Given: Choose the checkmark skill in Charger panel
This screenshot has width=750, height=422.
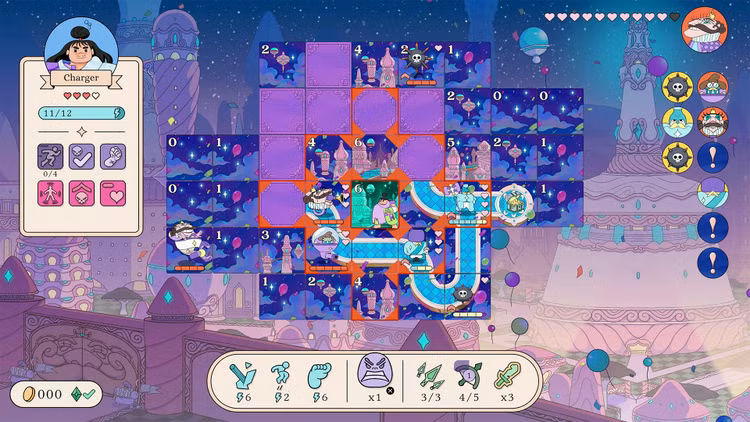Looking at the screenshot, I should click(x=81, y=156).
